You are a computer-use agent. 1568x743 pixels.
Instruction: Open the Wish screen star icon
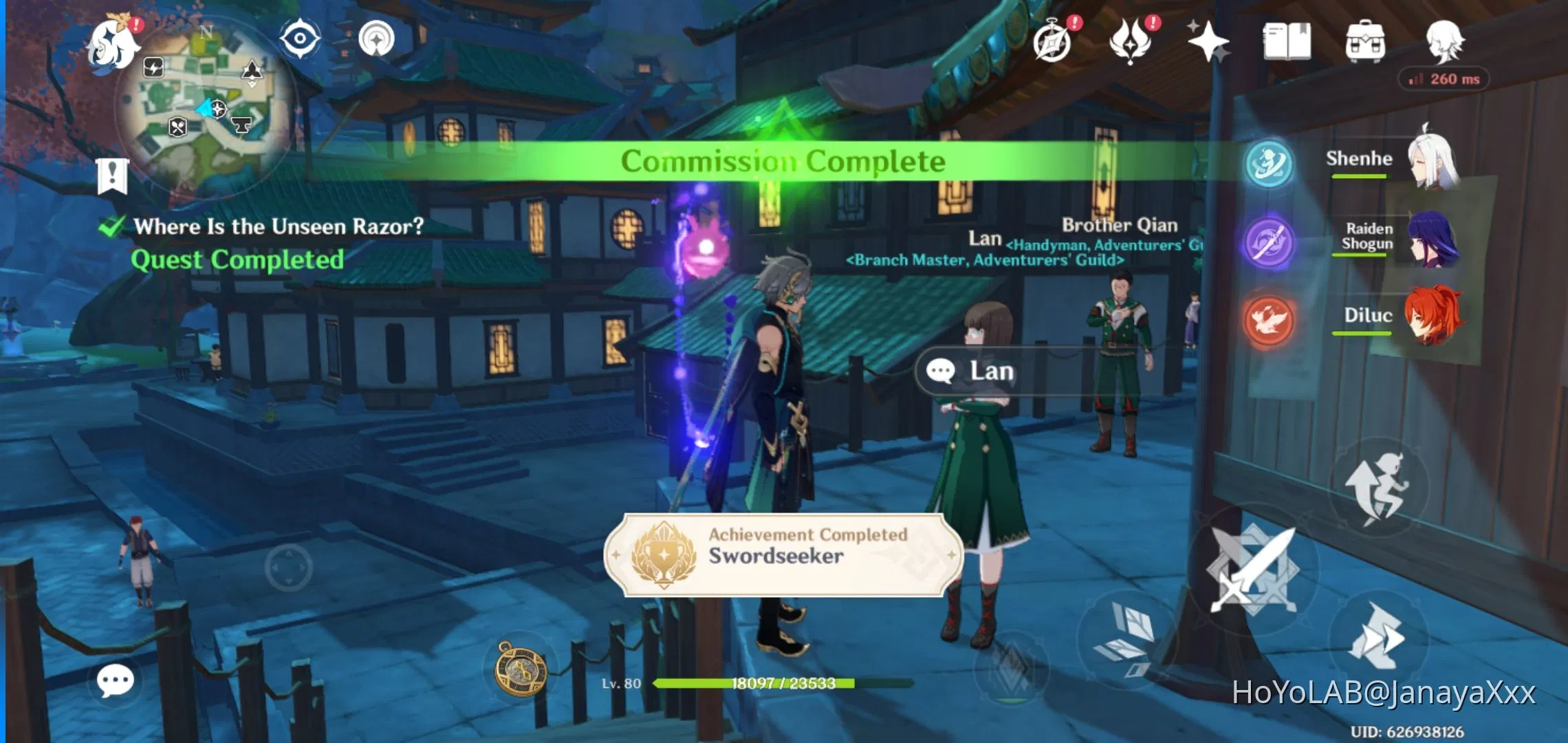tap(1210, 40)
